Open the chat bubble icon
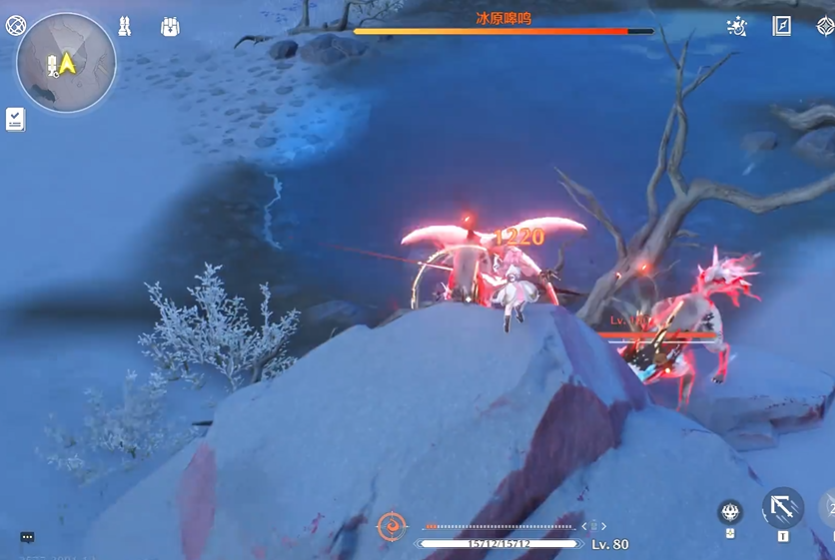Screen dimensions: 835x560 (x=27, y=537)
